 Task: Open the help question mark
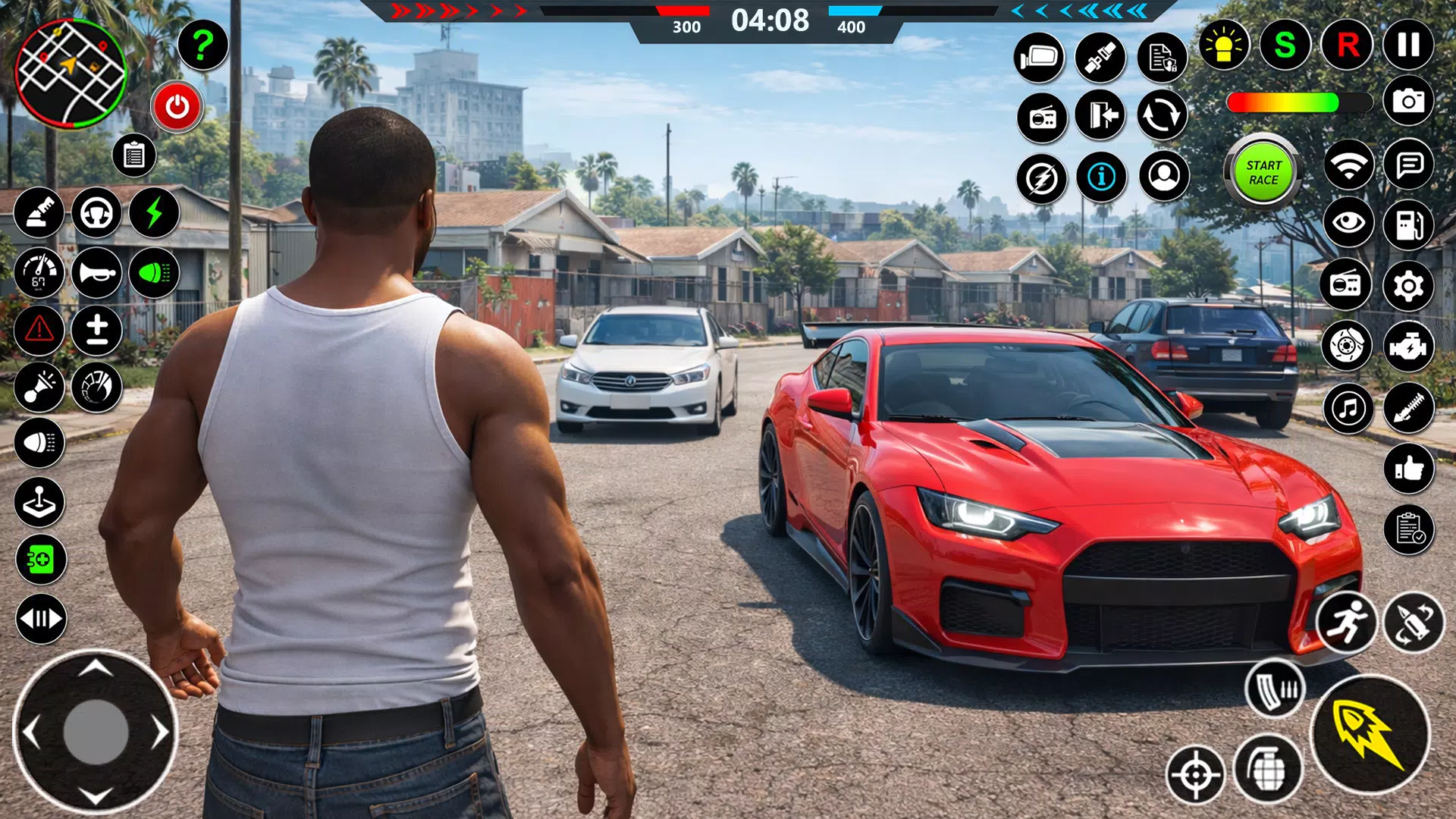click(x=202, y=45)
